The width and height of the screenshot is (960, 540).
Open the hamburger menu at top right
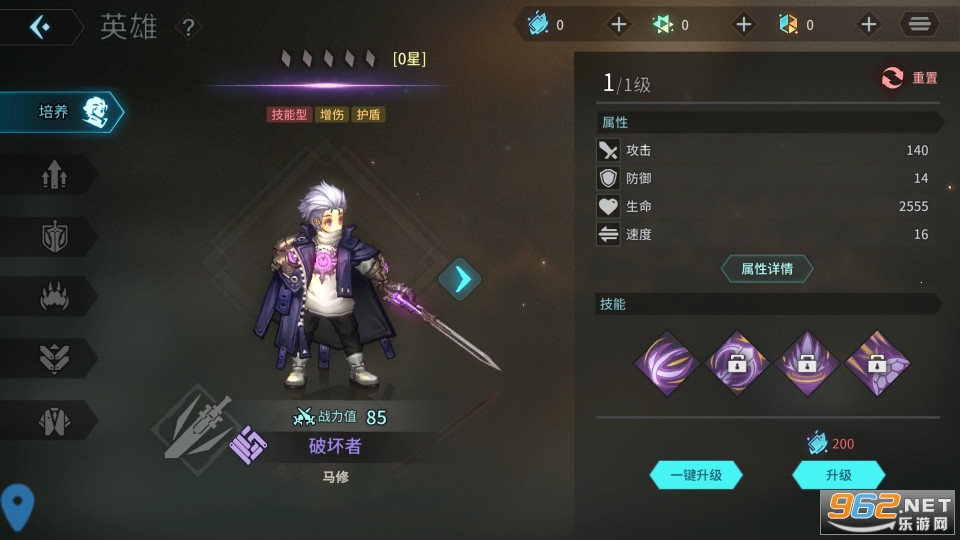(x=918, y=24)
